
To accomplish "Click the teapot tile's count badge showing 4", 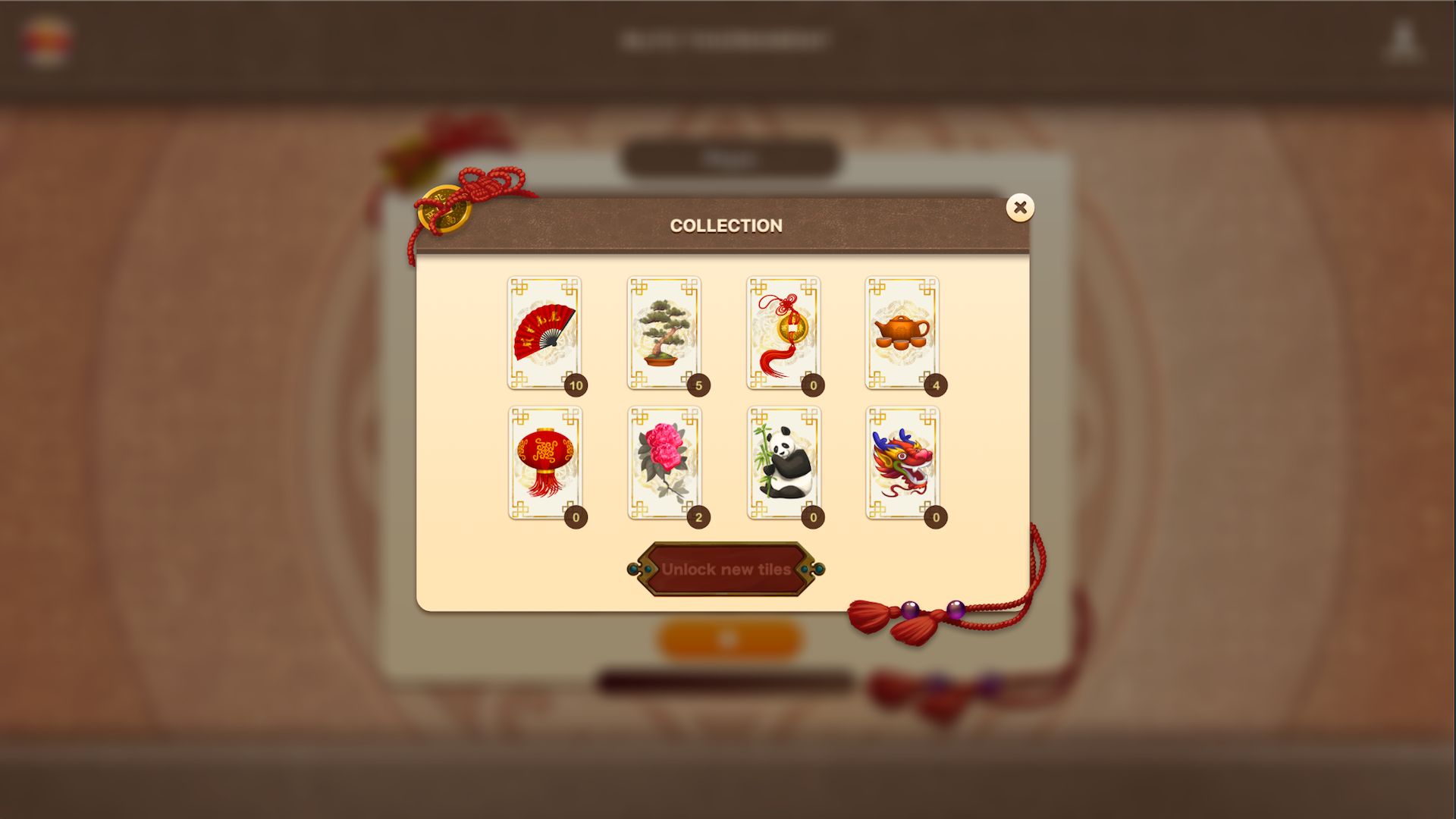I will 935,386.
